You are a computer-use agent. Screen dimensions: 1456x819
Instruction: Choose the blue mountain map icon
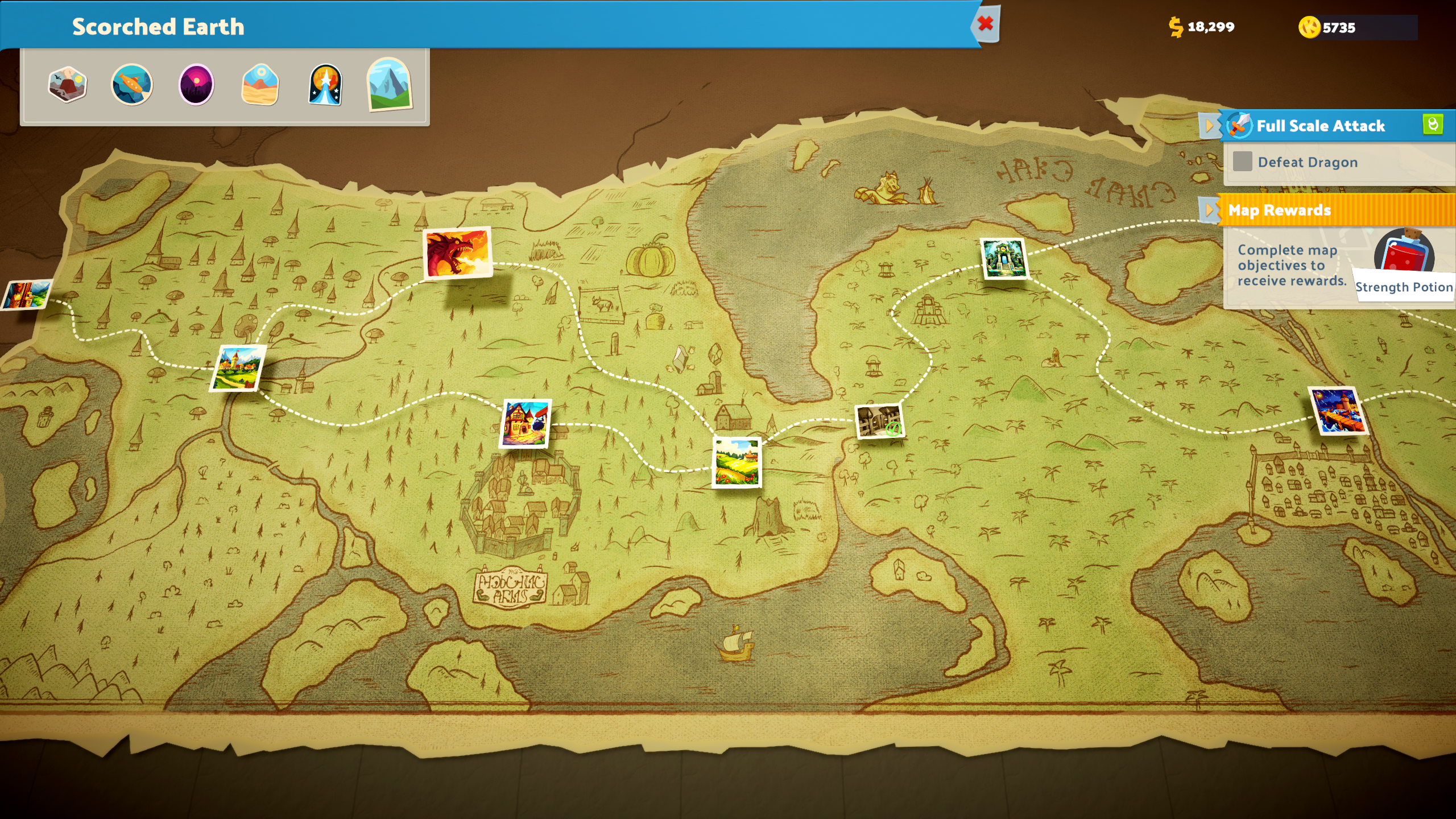[390, 84]
